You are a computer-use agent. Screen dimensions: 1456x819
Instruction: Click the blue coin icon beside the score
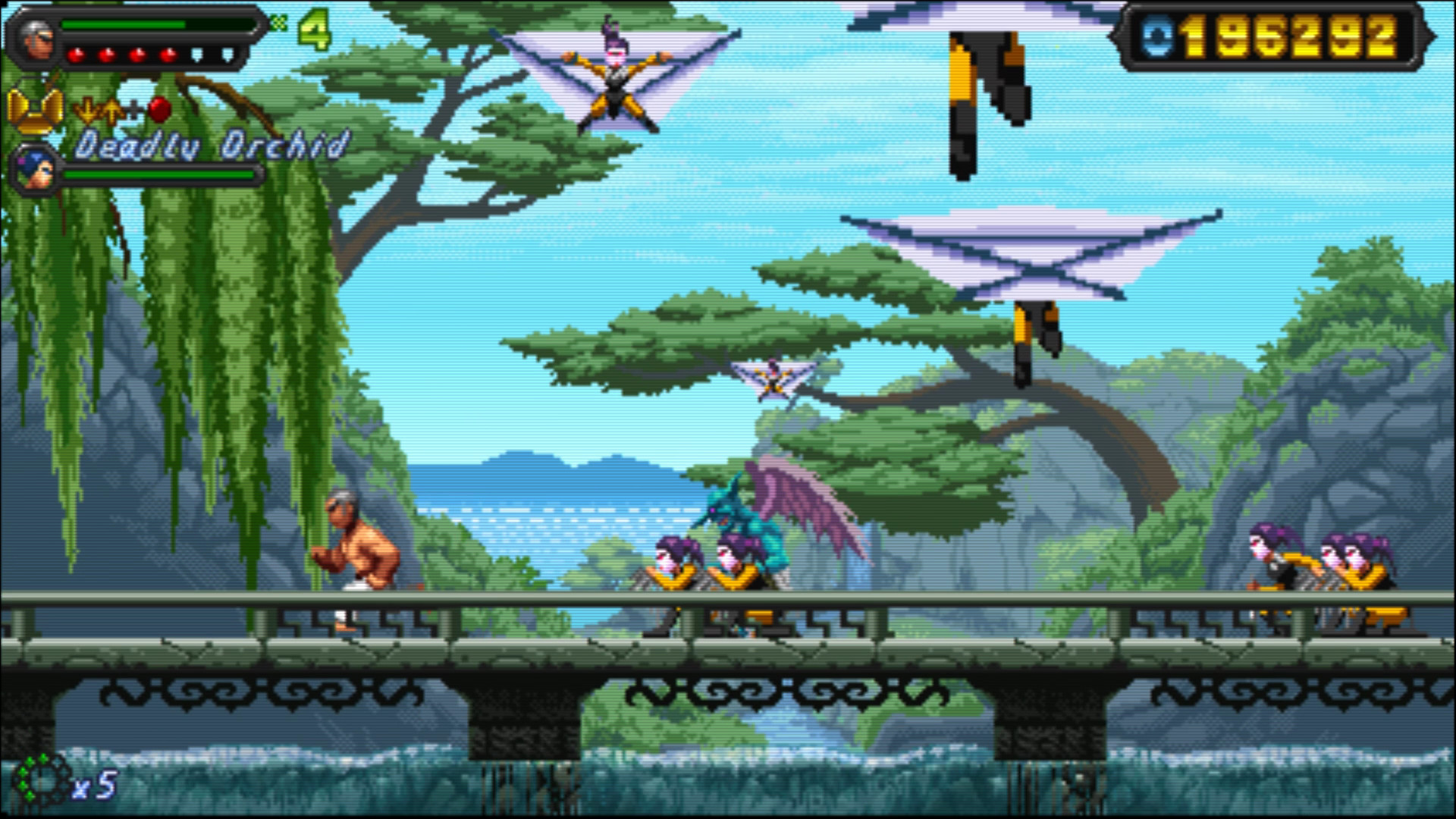(1156, 35)
